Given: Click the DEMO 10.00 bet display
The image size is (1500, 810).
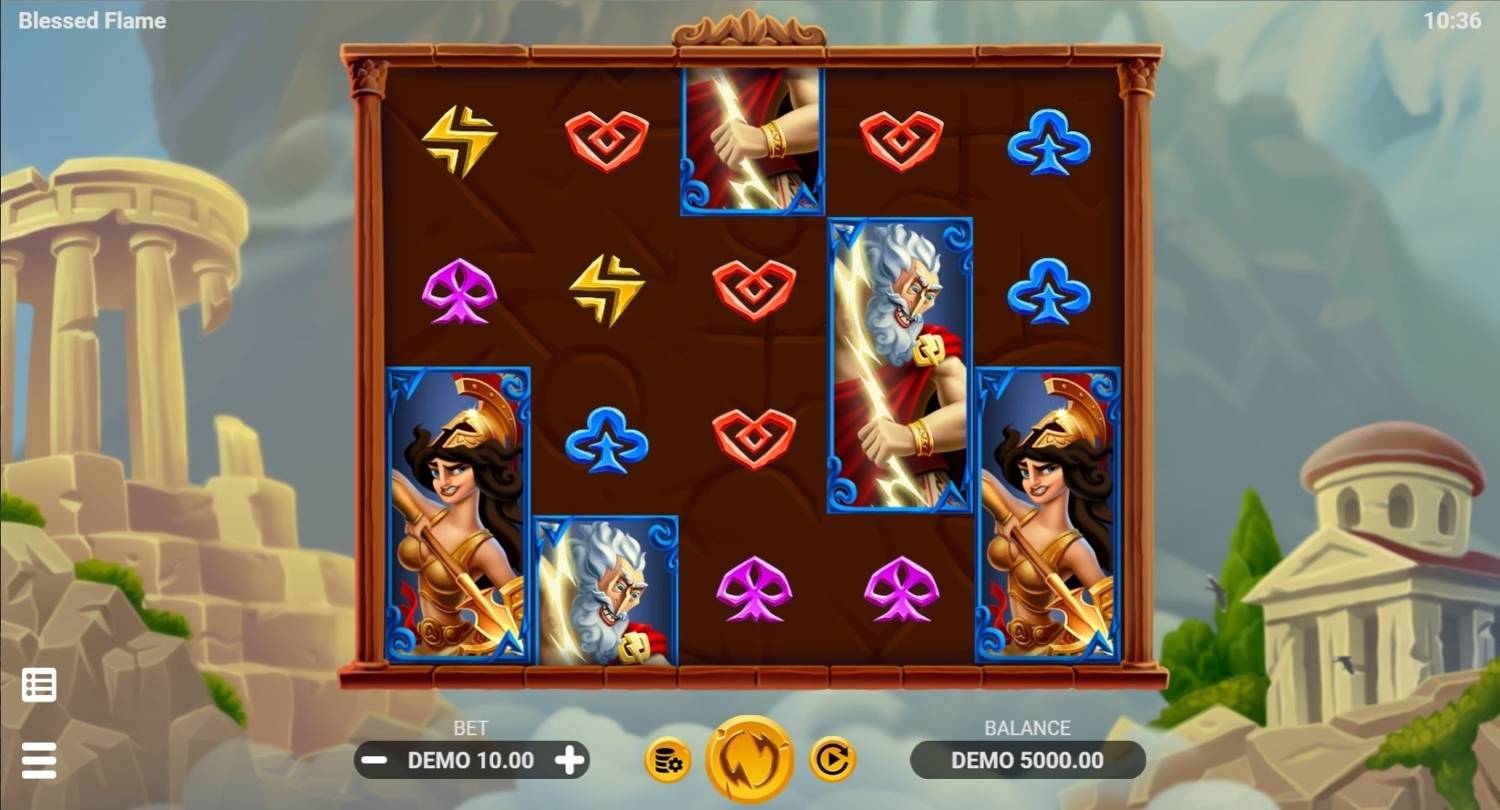Looking at the screenshot, I should (472, 760).
